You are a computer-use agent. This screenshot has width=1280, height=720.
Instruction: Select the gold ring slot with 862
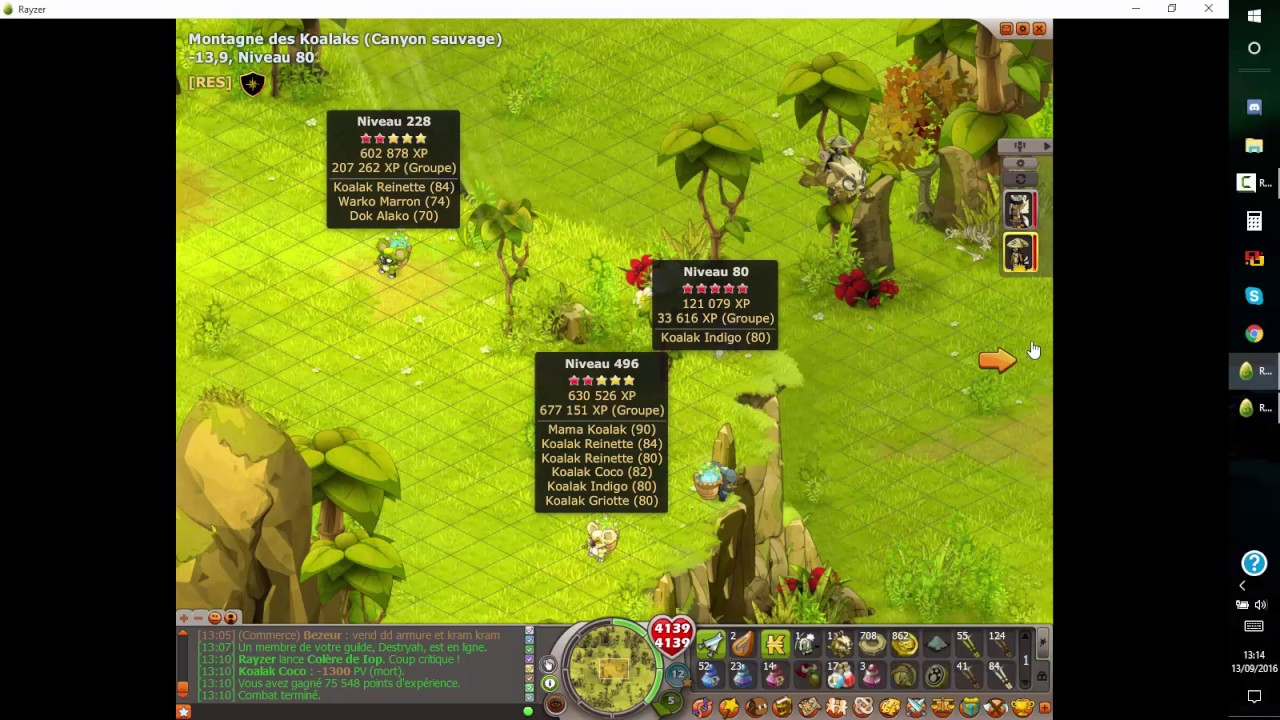[904, 644]
